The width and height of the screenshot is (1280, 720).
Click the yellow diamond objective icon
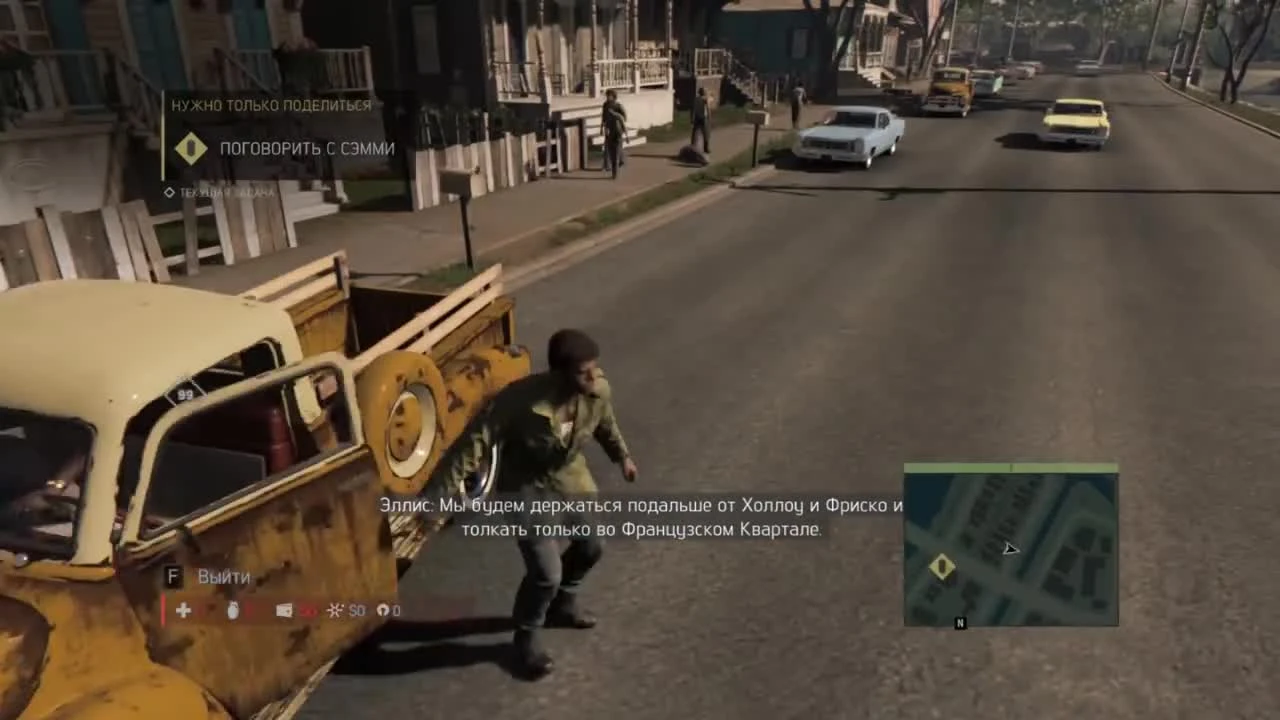[191, 148]
